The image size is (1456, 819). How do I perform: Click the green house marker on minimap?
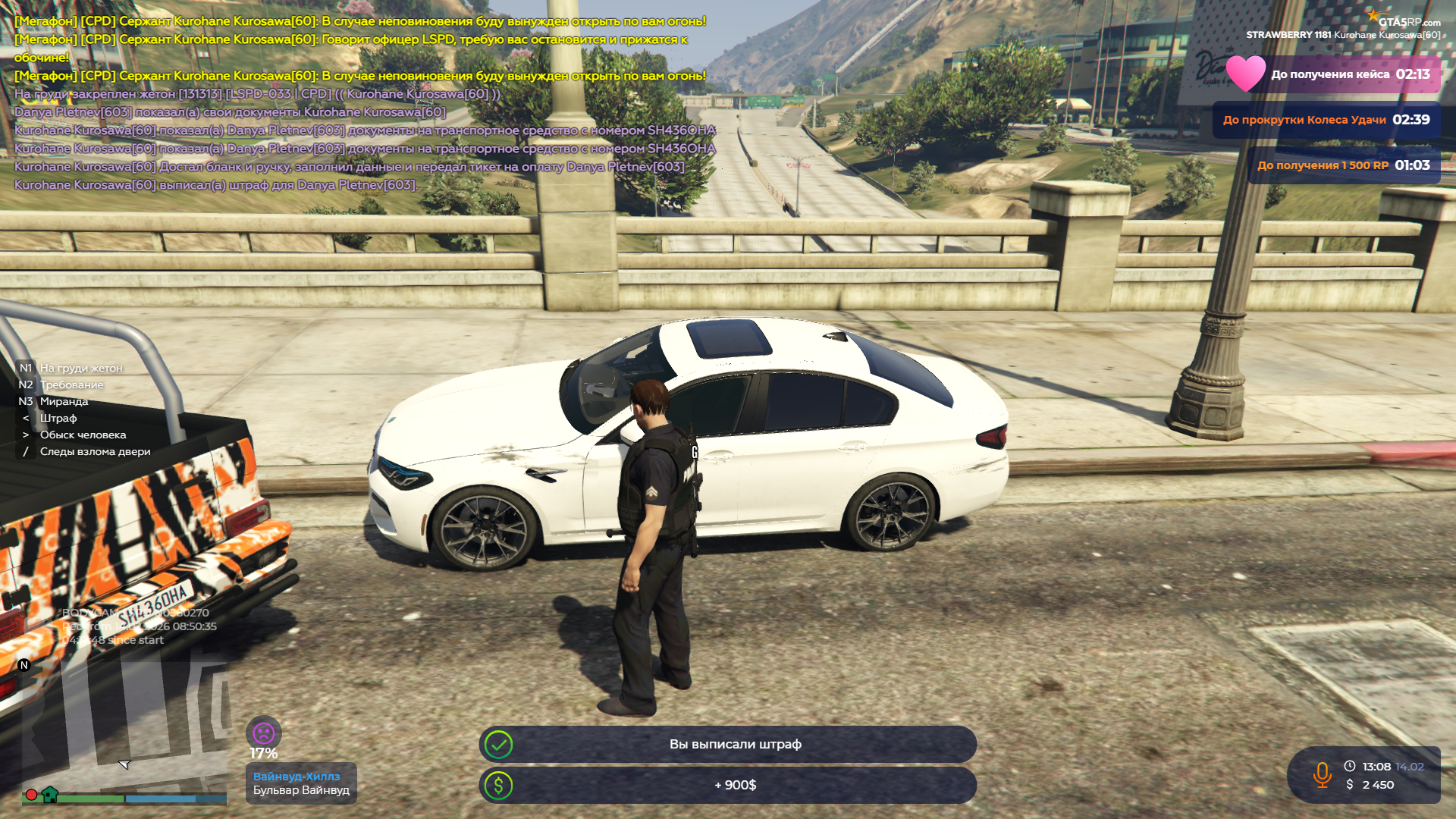pos(50,795)
